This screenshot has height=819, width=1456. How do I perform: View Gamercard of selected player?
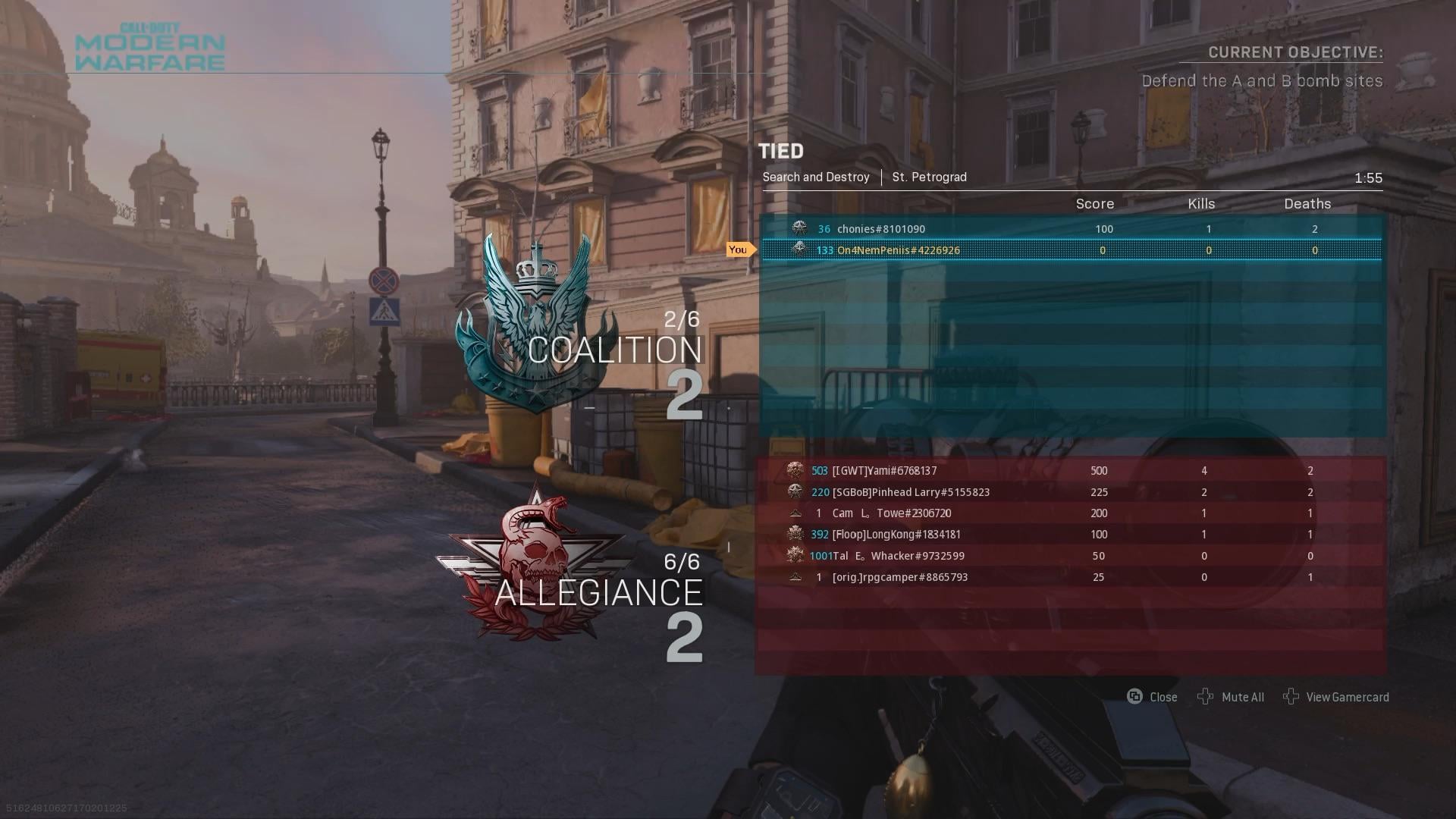coord(1336,697)
